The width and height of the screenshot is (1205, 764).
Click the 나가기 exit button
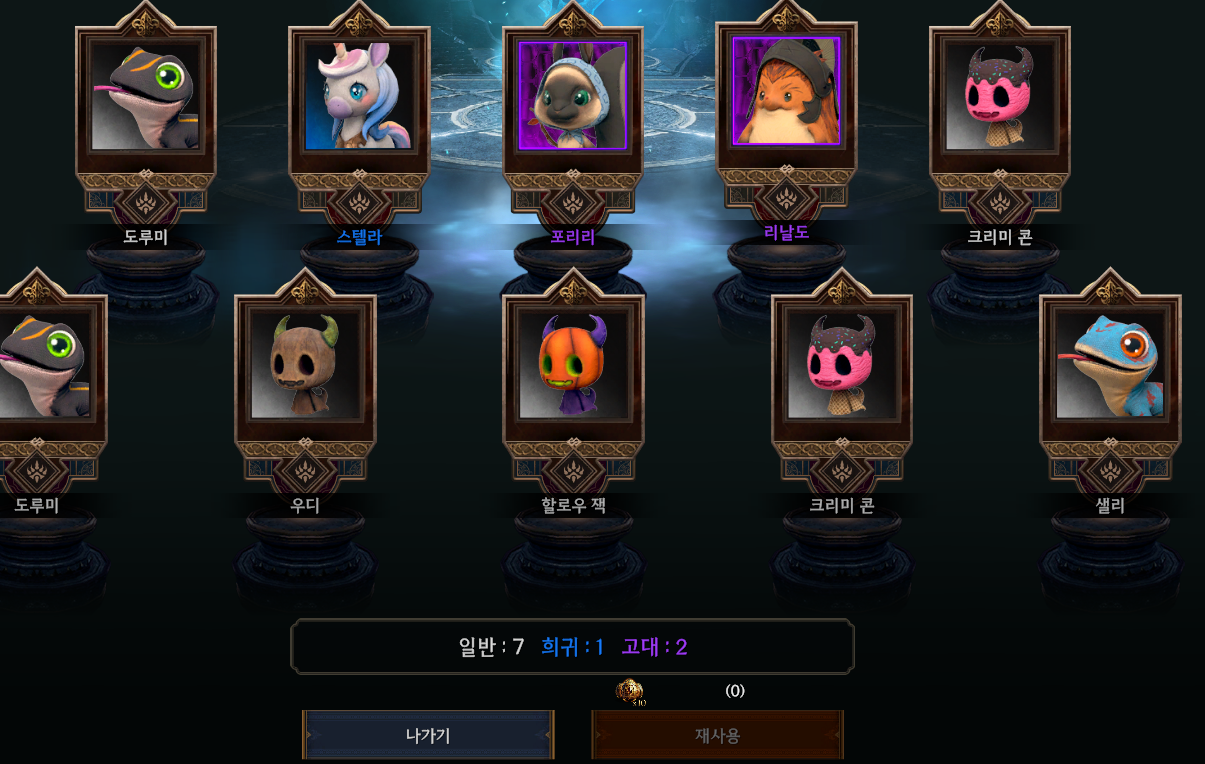(428, 736)
